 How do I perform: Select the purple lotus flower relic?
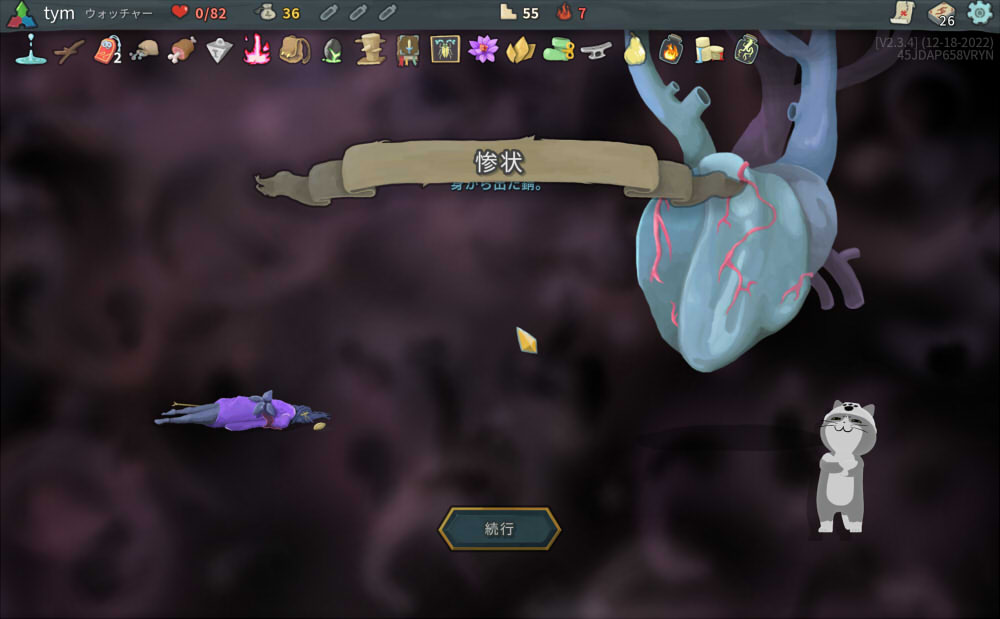483,49
